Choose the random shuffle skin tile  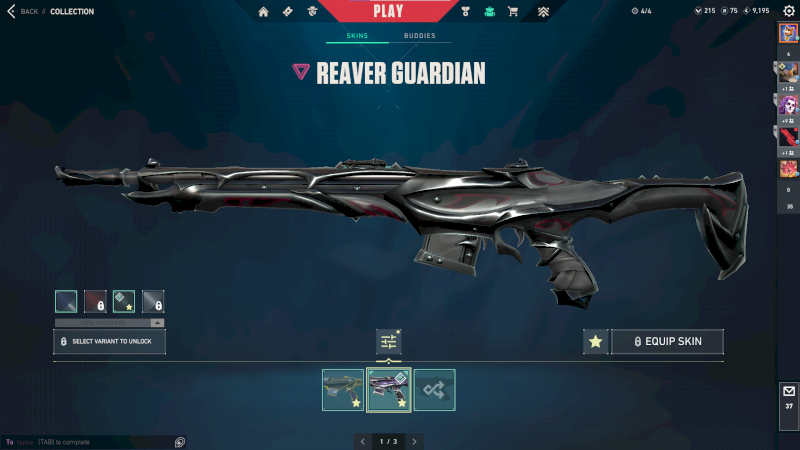[x=435, y=389]
